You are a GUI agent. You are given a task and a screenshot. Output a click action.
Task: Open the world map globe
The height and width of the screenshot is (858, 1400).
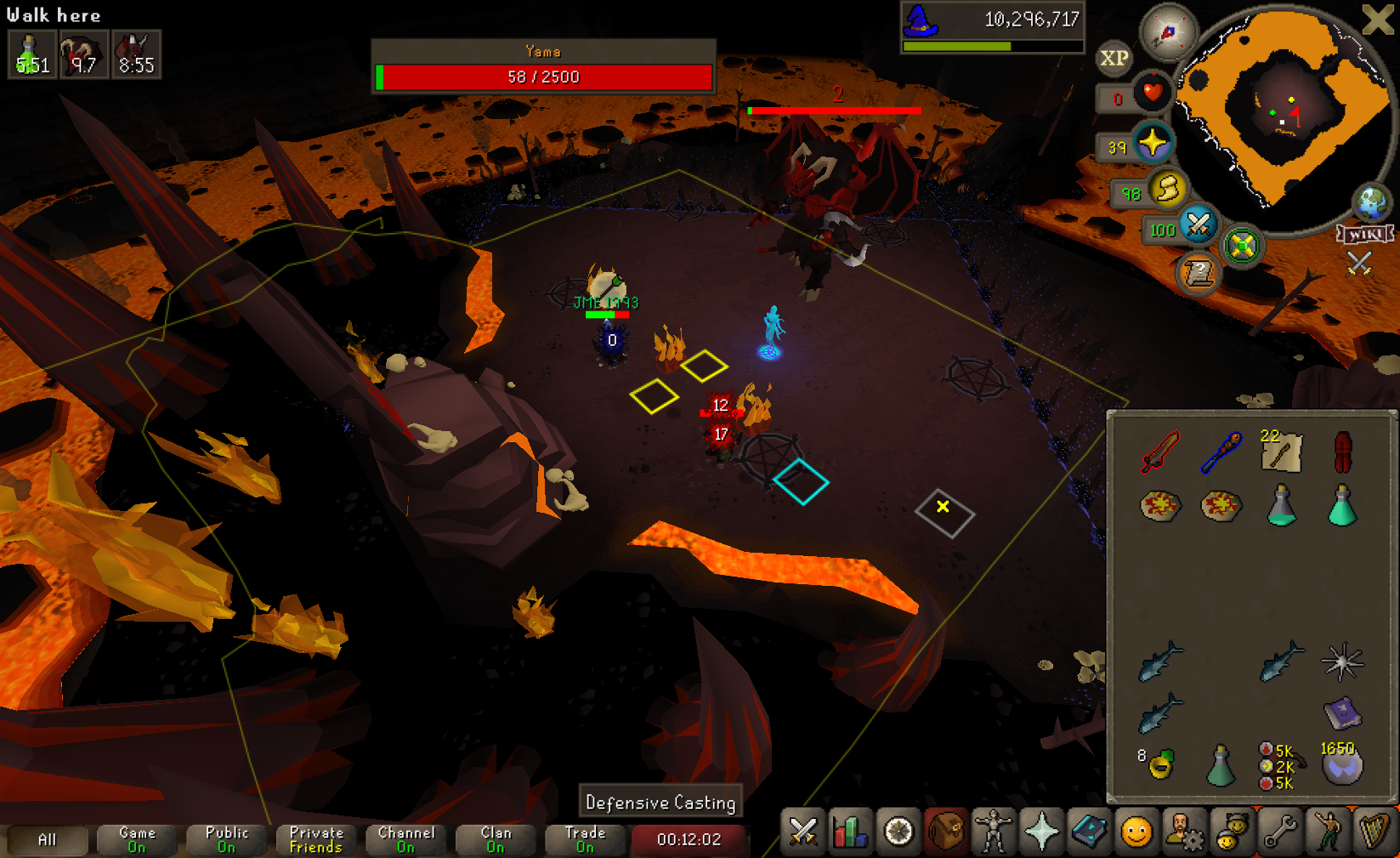click(1372, 202)
